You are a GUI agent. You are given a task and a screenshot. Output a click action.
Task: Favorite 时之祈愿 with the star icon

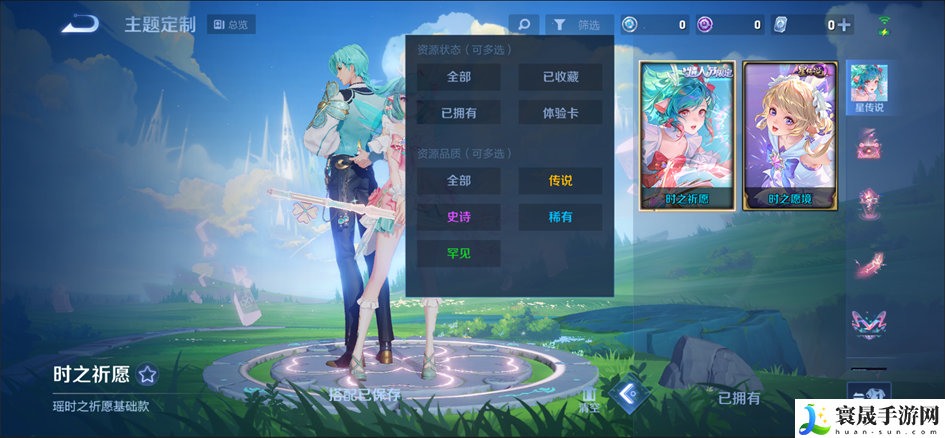(x=147, y=375)
